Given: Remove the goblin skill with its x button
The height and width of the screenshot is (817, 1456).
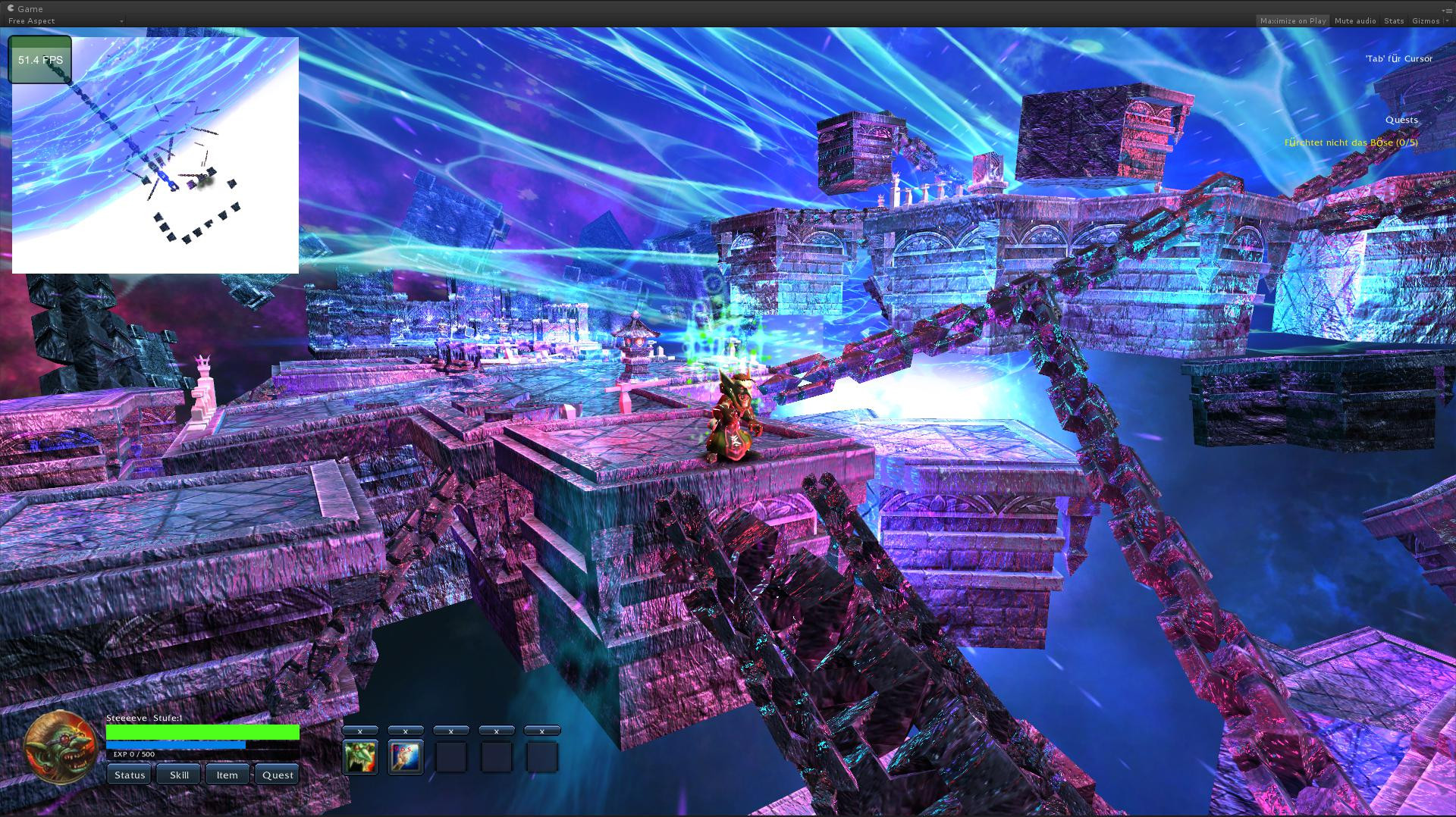Looking at the screenshot, I should (360, 731).
